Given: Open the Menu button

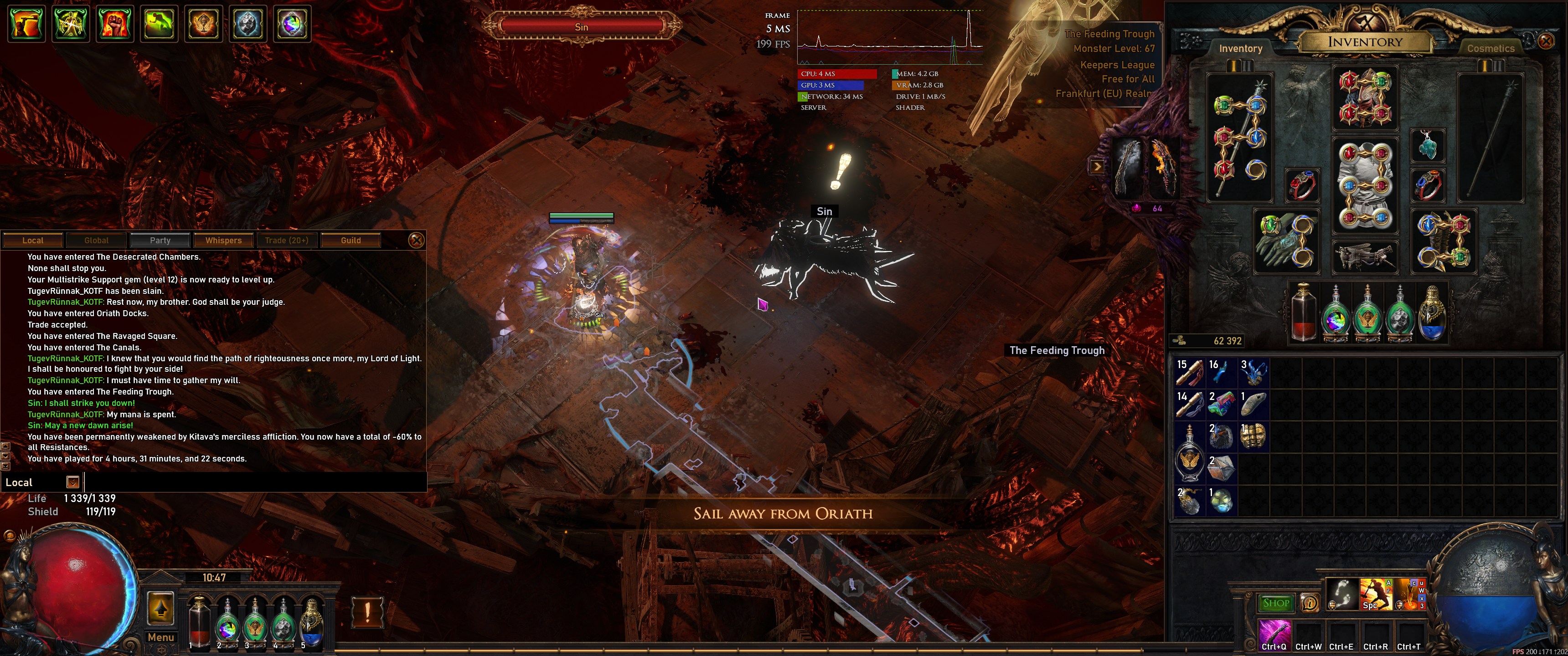Looking at the screenshot, I should (161, 637).
